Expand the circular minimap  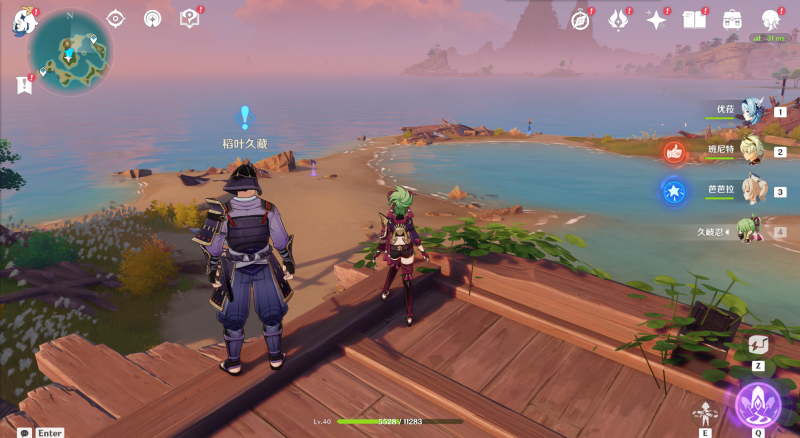[69, 51]
